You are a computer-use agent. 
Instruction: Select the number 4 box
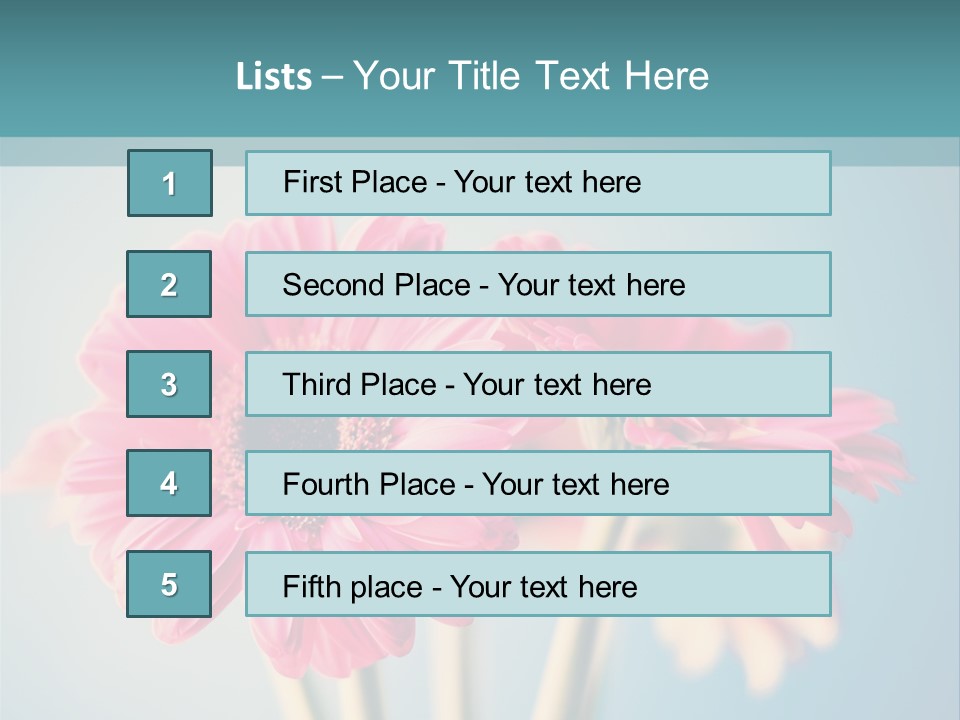[169, 483]
